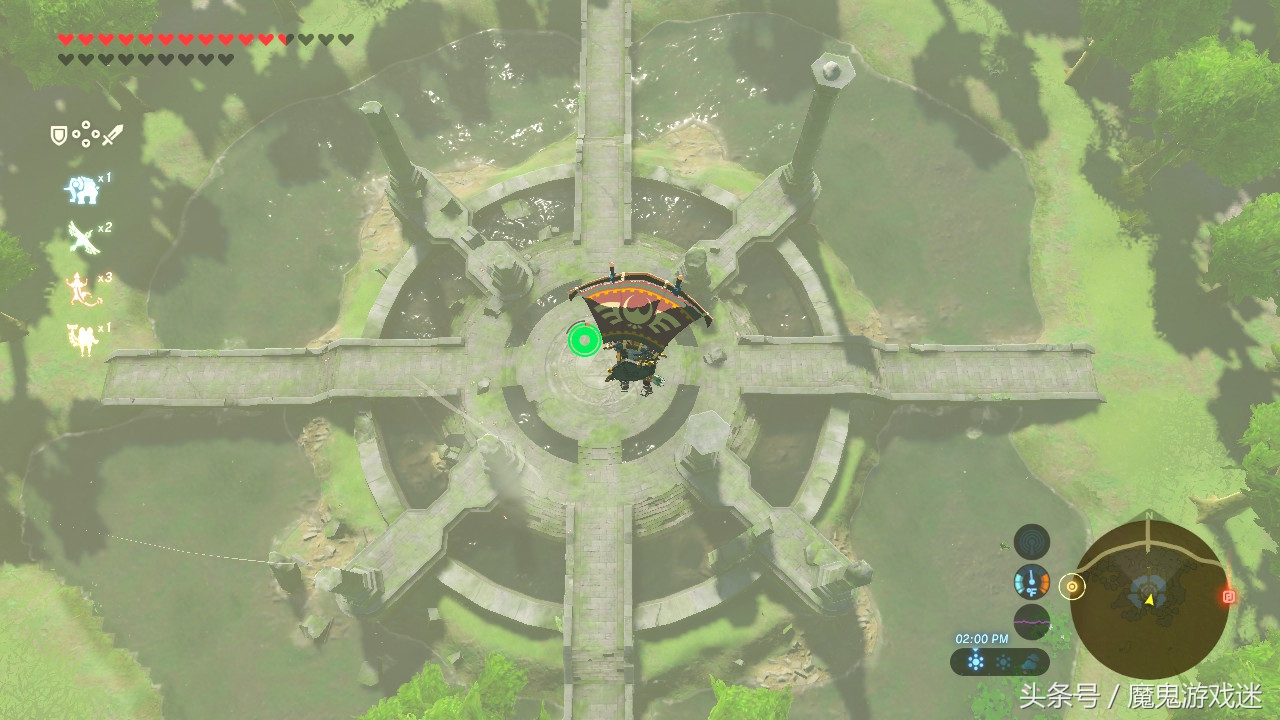The height and width of the screenshot is (720, 1280).
Task: Select the red shrine marker on minimap
Action: click(1229, 596)
